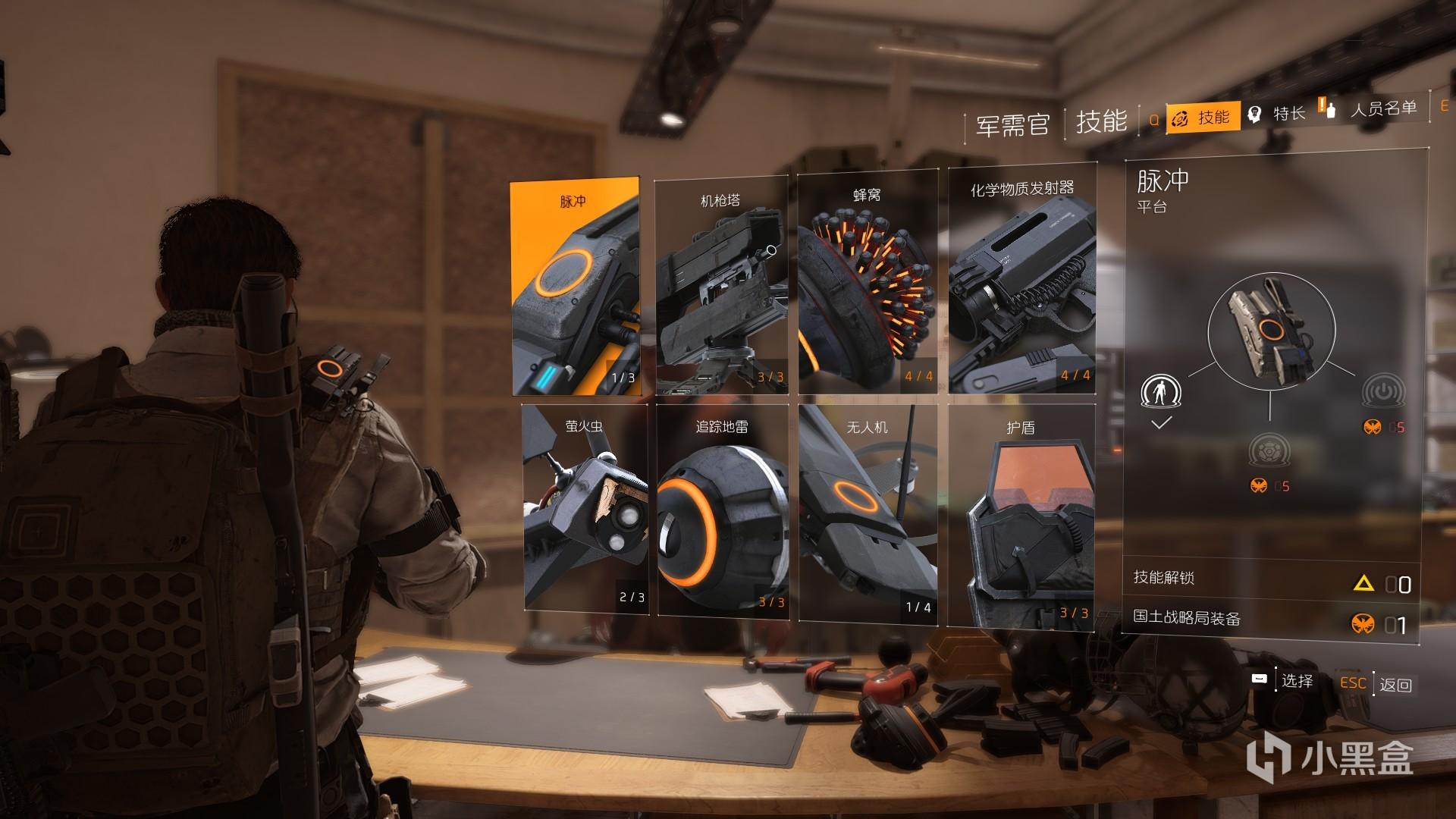Viewport: 1456px width, 819px height.
Task: Select the 脉冲 (Pulse) skill card
Action: coord(576,287)
